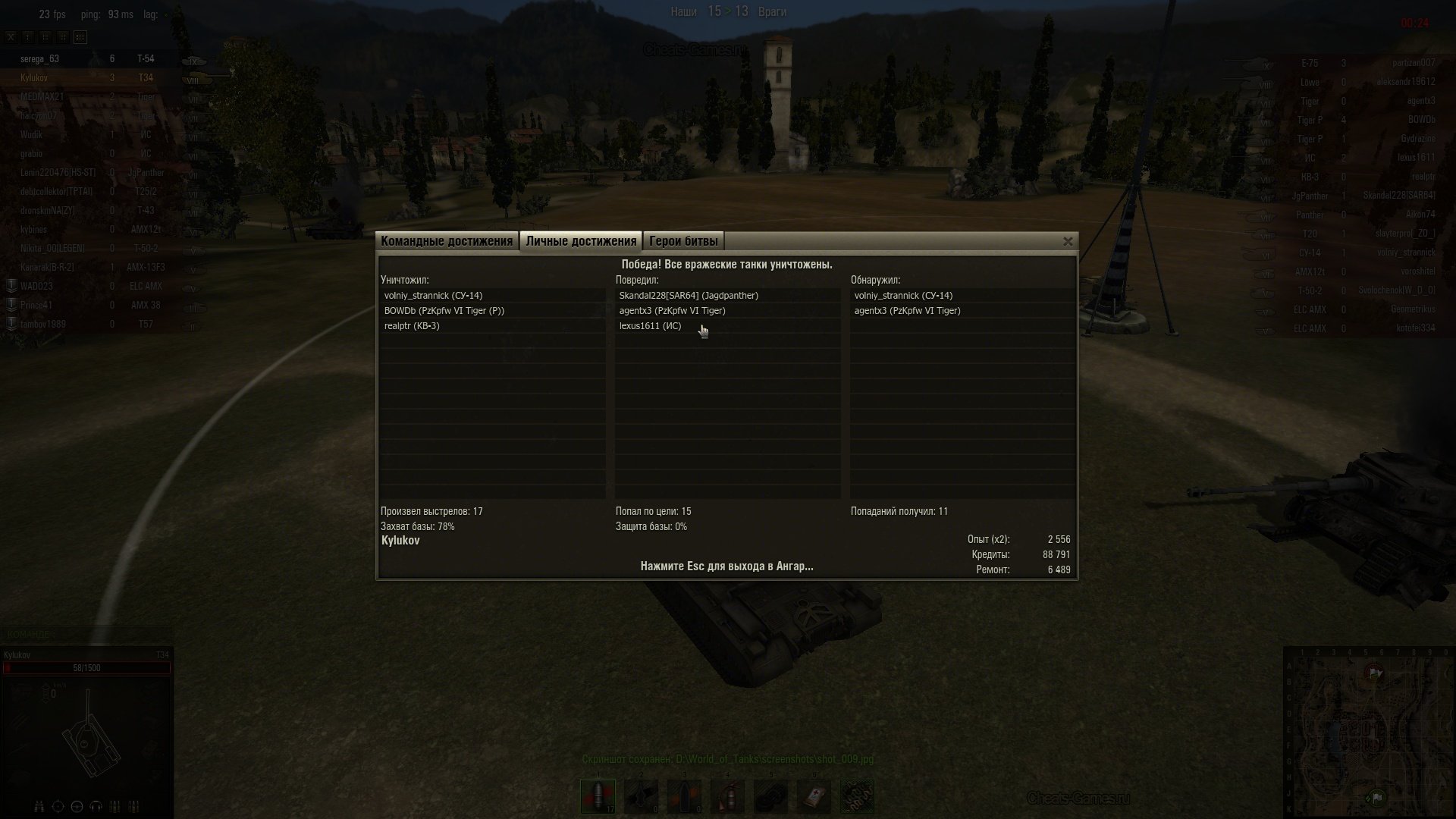Activate the first aid kit consumable

(814, 796)
